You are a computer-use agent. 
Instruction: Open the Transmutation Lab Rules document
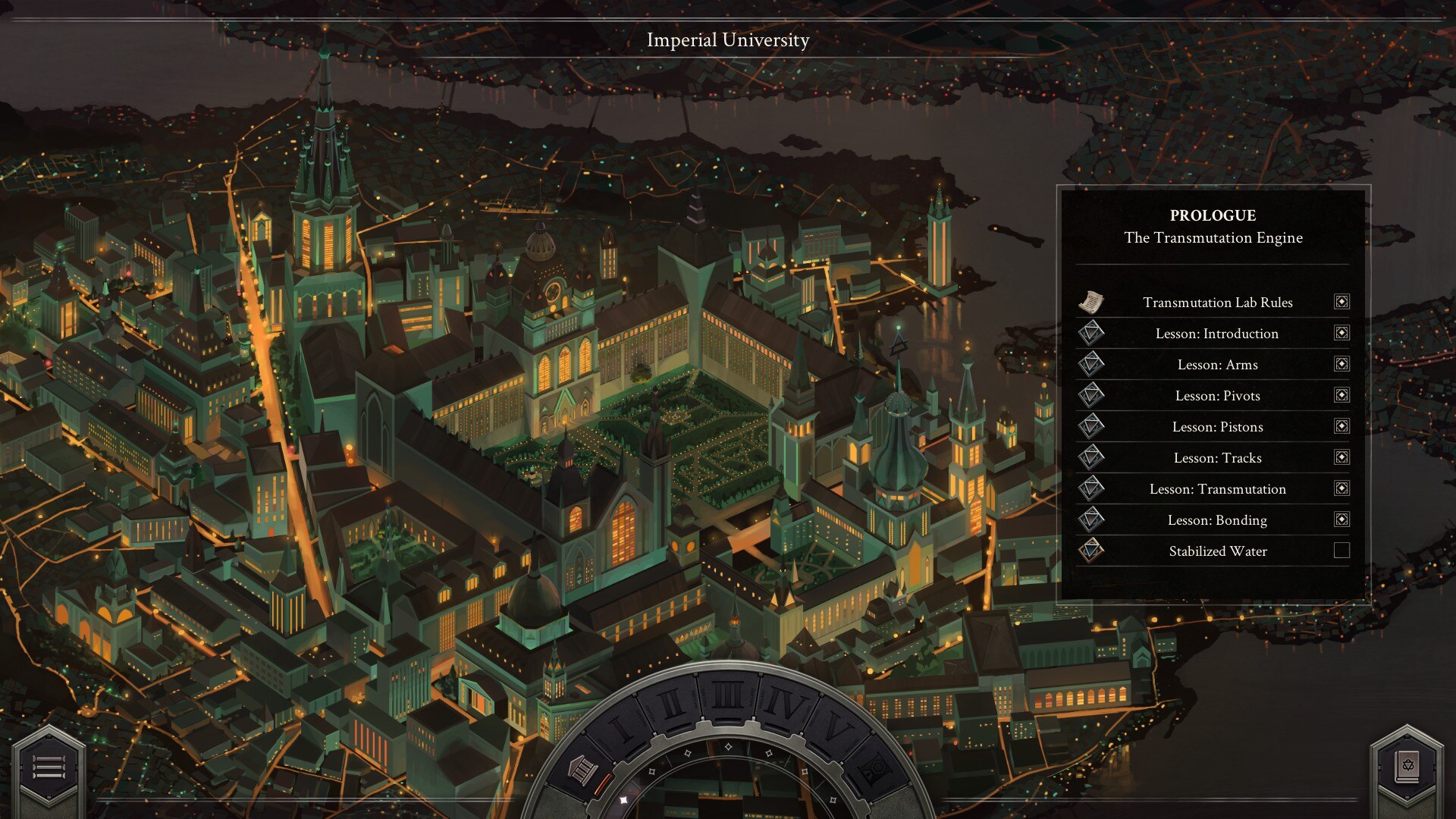pos(1217,303)
